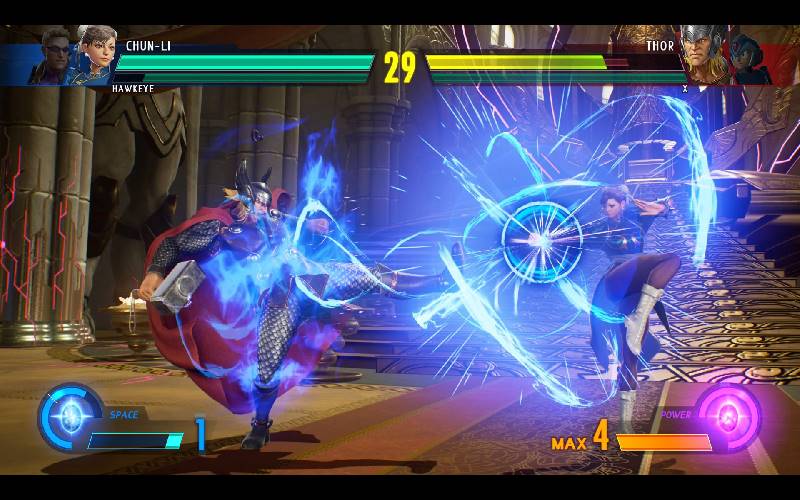Select Chun-Li's character portrait
This screenshot has width=800, height=500.
97,56
